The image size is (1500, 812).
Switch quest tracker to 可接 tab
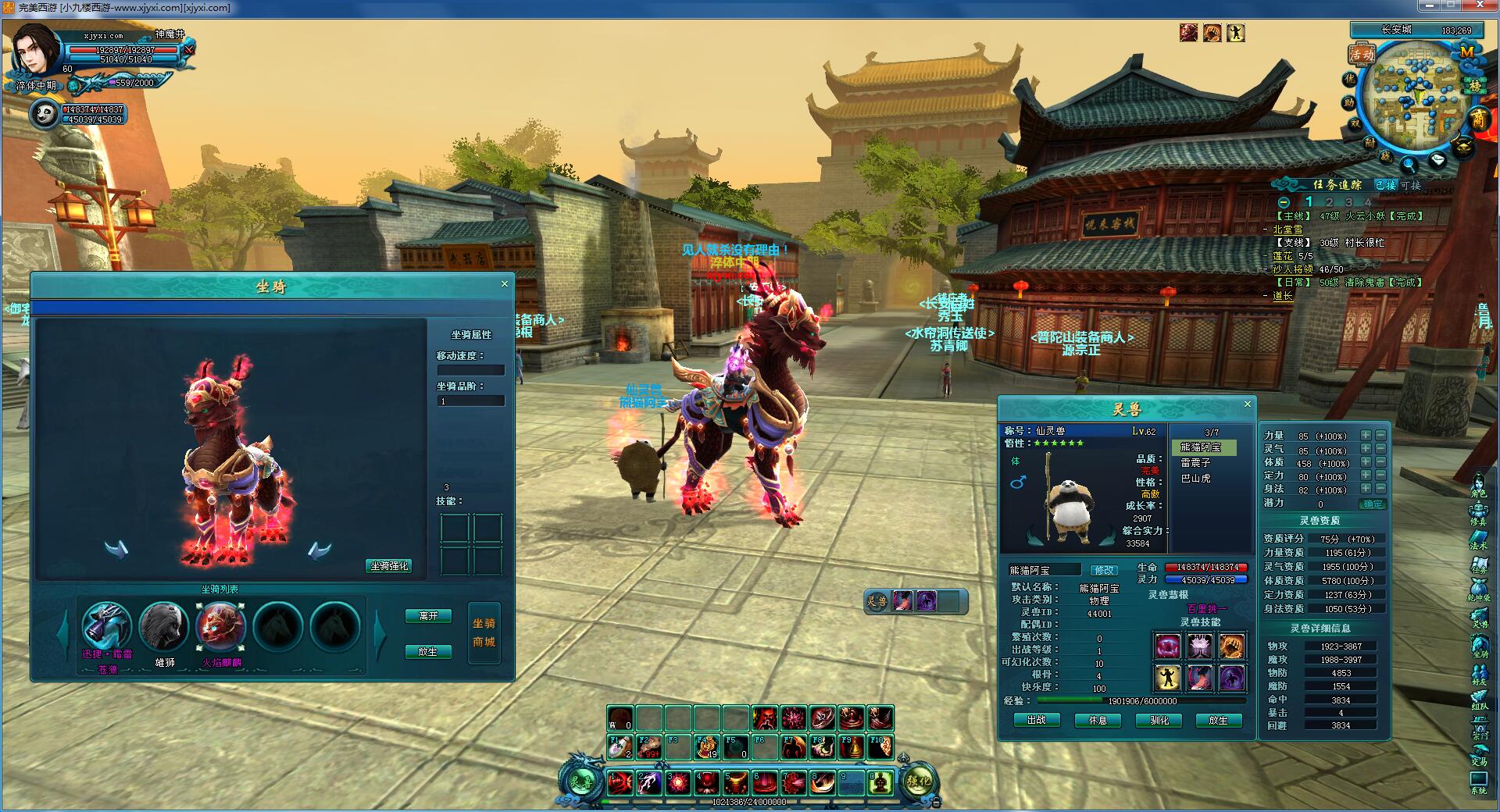[1410, 185]
